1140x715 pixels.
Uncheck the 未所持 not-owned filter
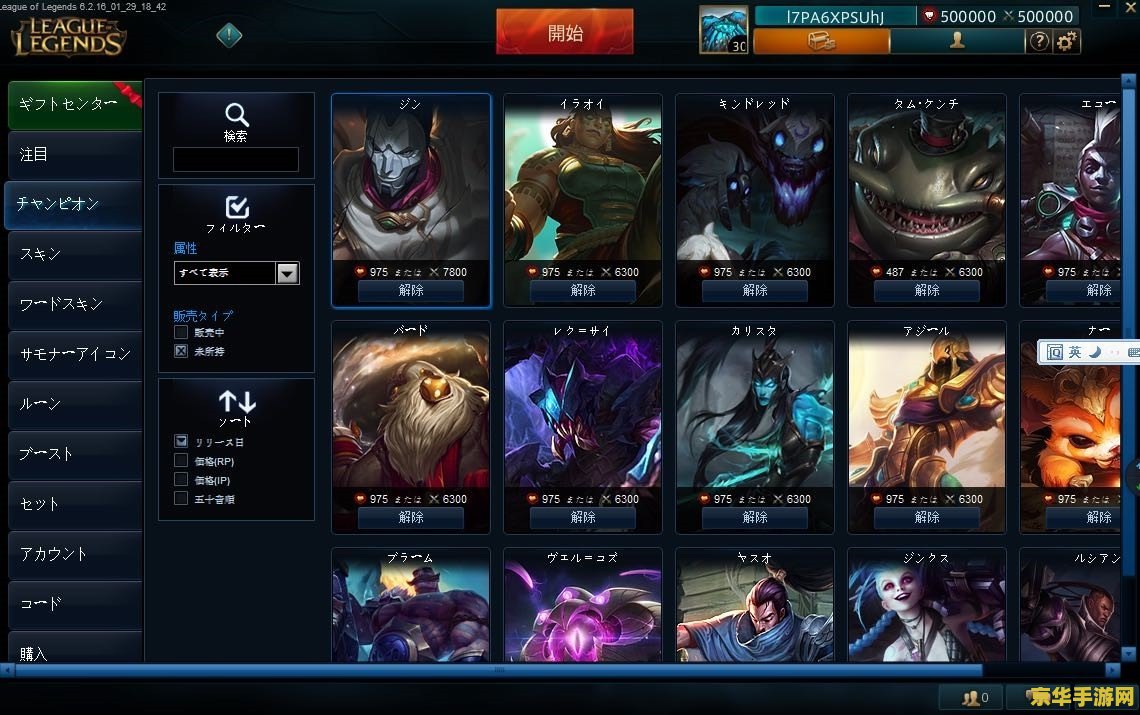181,351
